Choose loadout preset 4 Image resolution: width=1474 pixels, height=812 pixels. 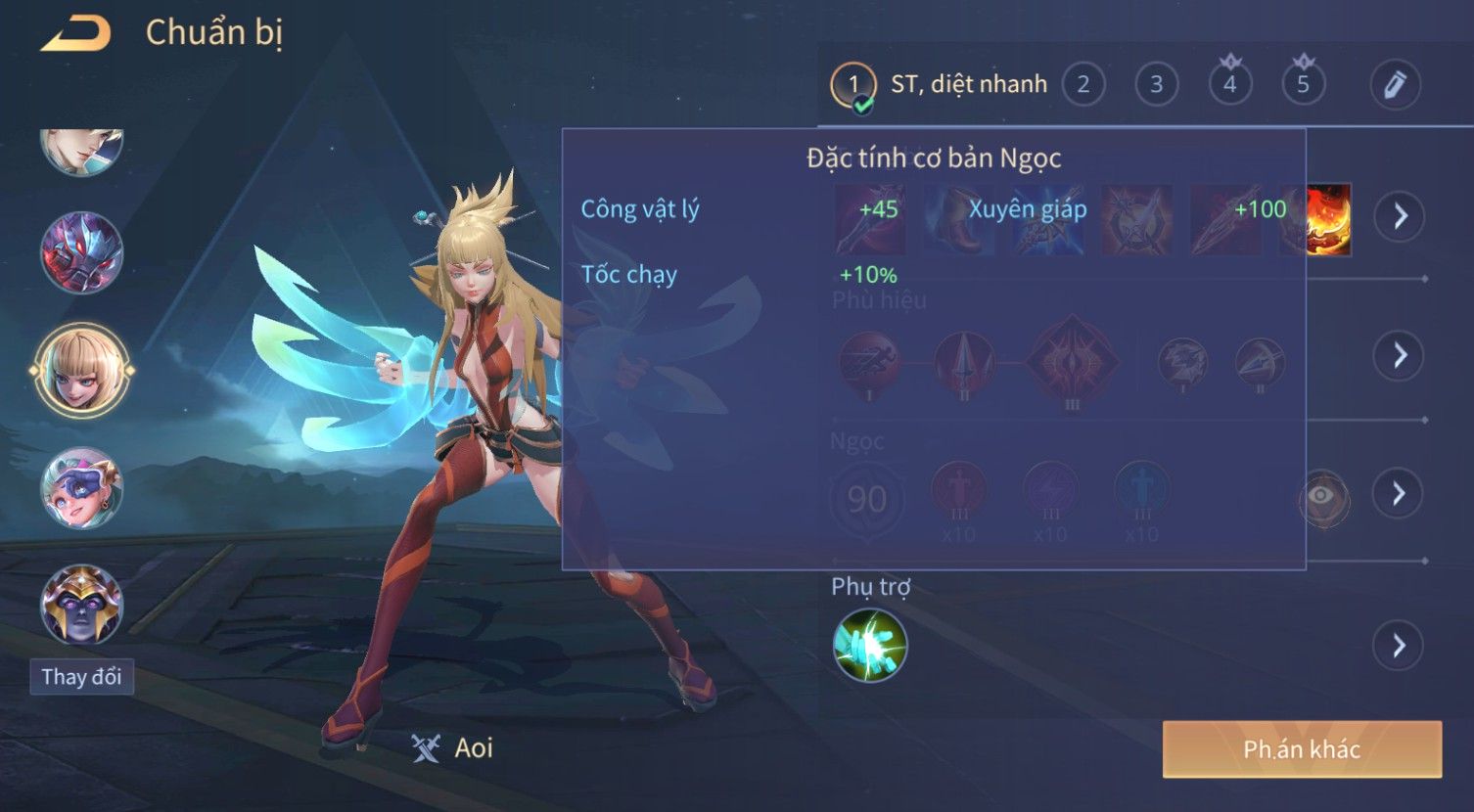(1229, 85)
